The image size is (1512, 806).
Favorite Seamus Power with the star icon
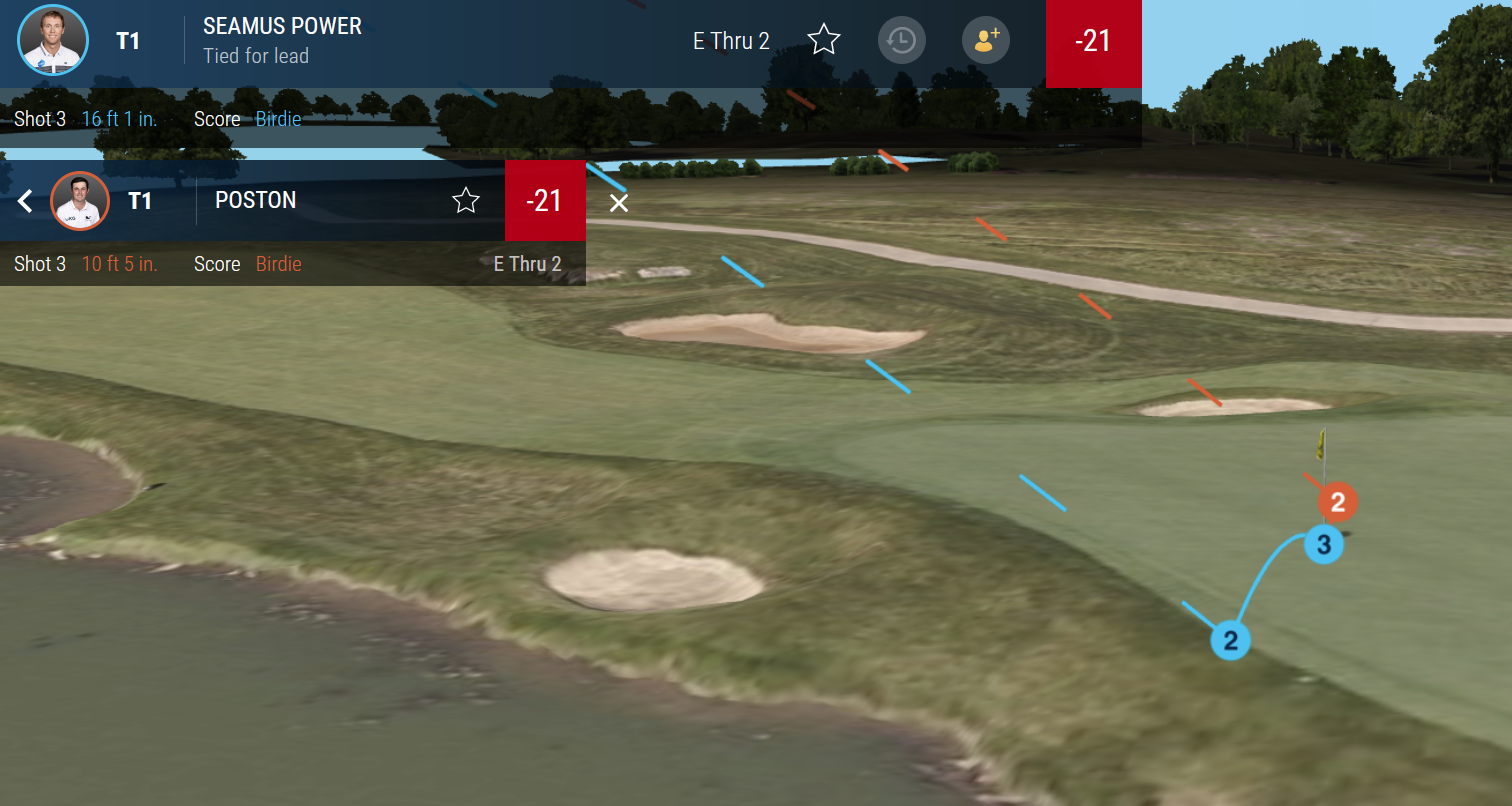pyautogui.click(x=824, y=40)
